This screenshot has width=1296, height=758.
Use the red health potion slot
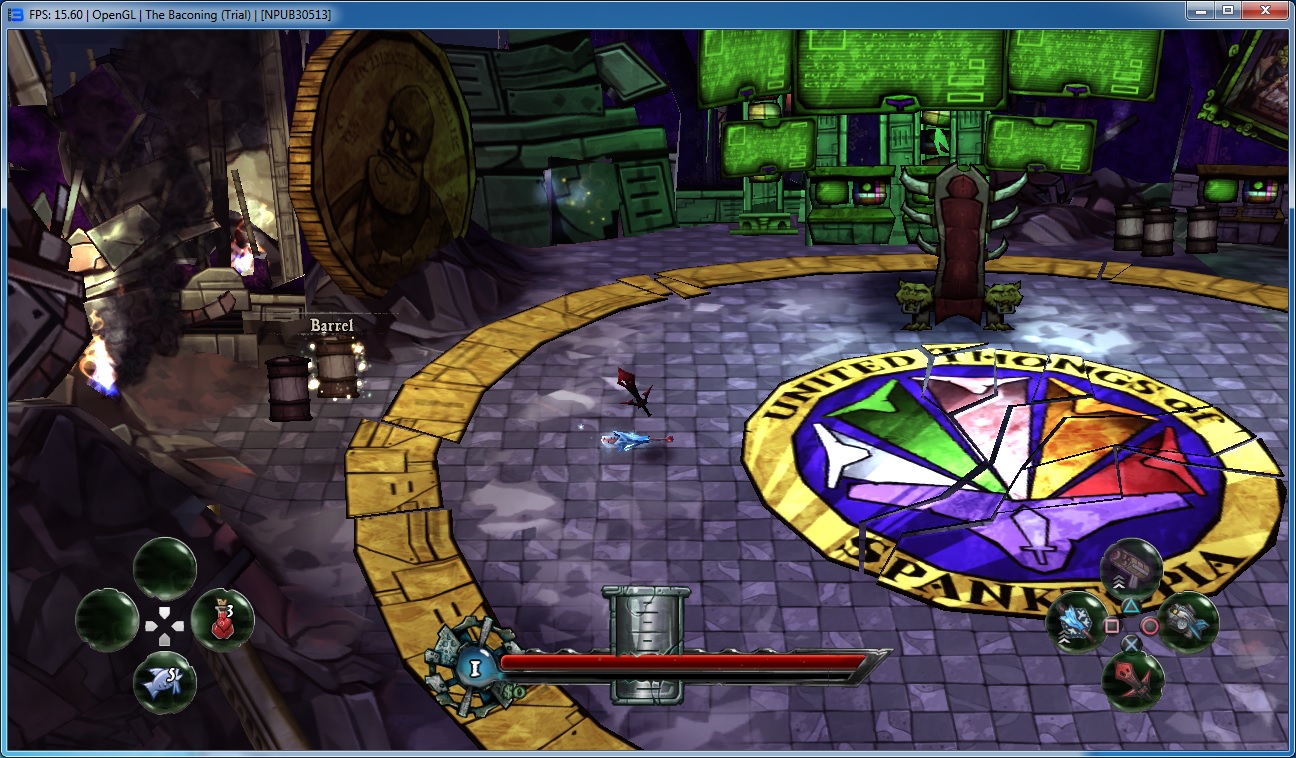point(222,620)
